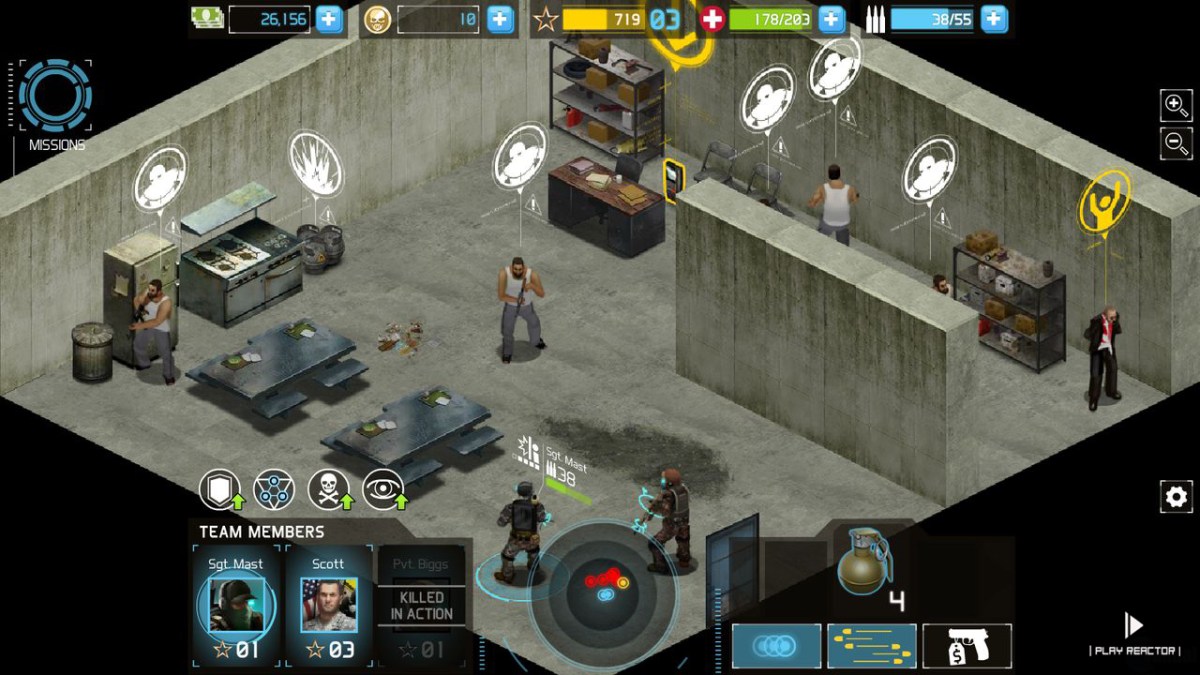This screenshot has width=1200, height=675.
Task: Open the Missions menu
Action: (x=55, y=98)
